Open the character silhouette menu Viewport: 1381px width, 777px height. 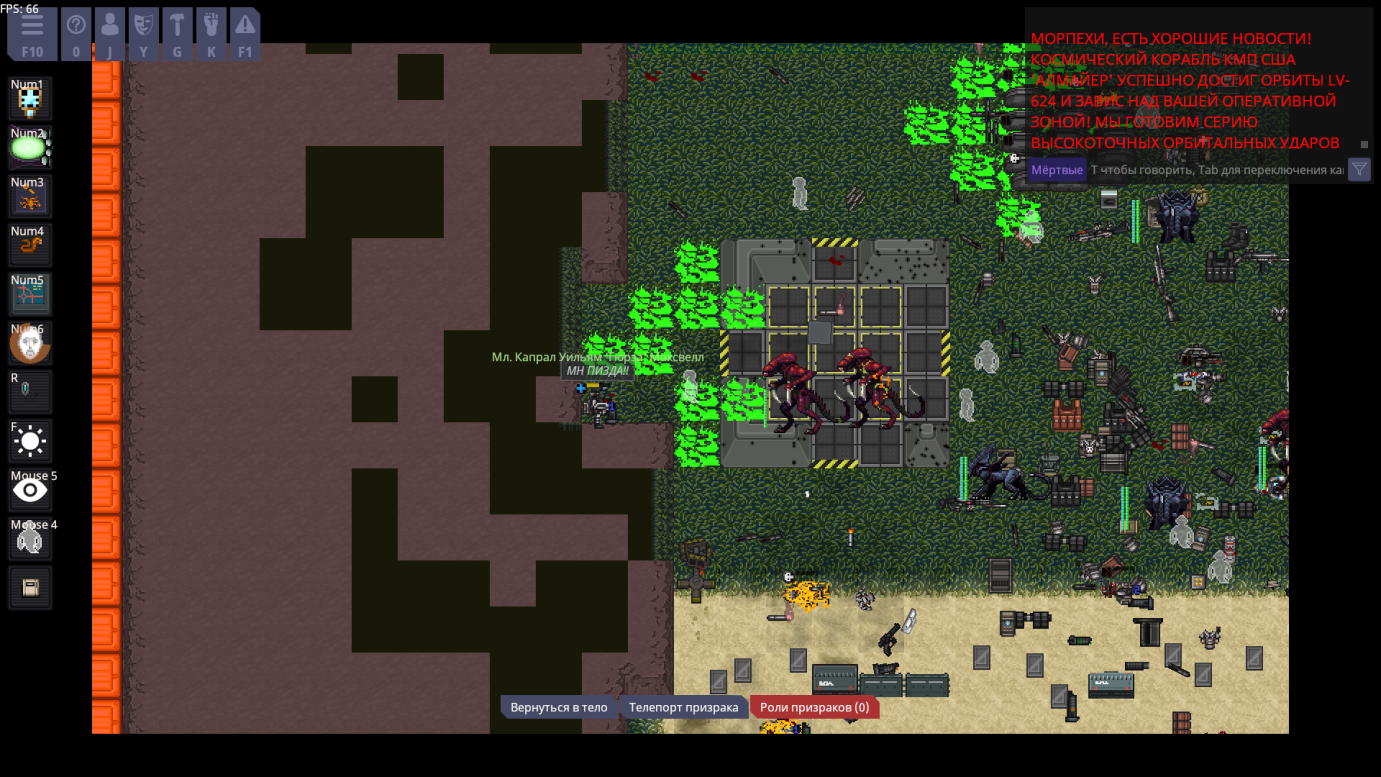(110, 33)
